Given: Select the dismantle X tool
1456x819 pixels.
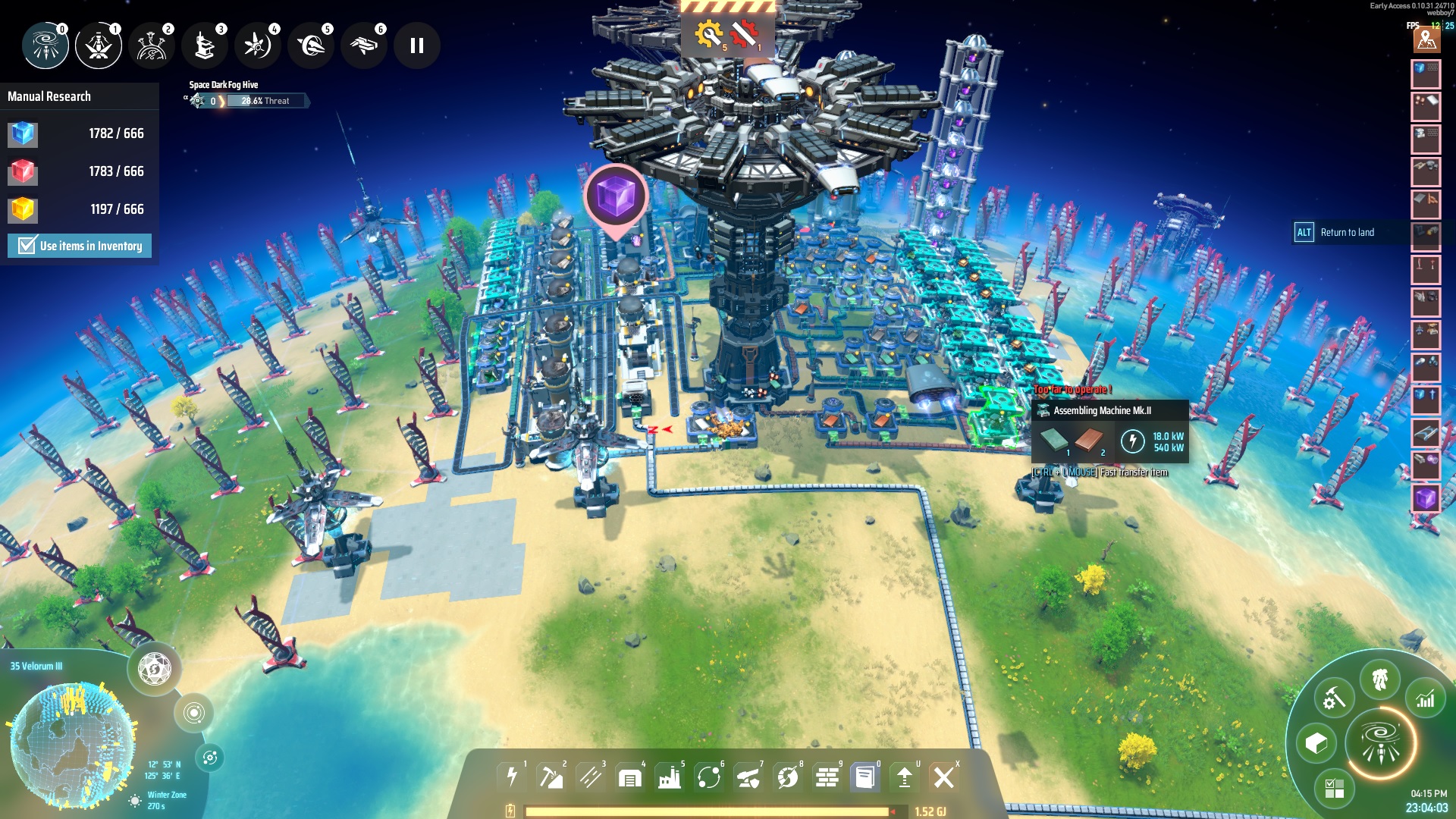Looking at the screenshot, I should [944, 777].
